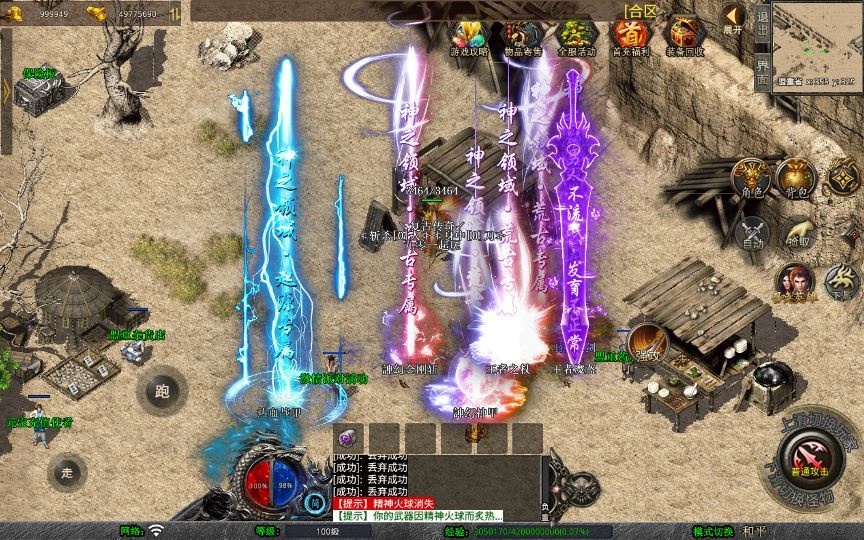Open the 全服活动 server events
The width and height of the screenshot is (864, 540).
click(575, 37)
